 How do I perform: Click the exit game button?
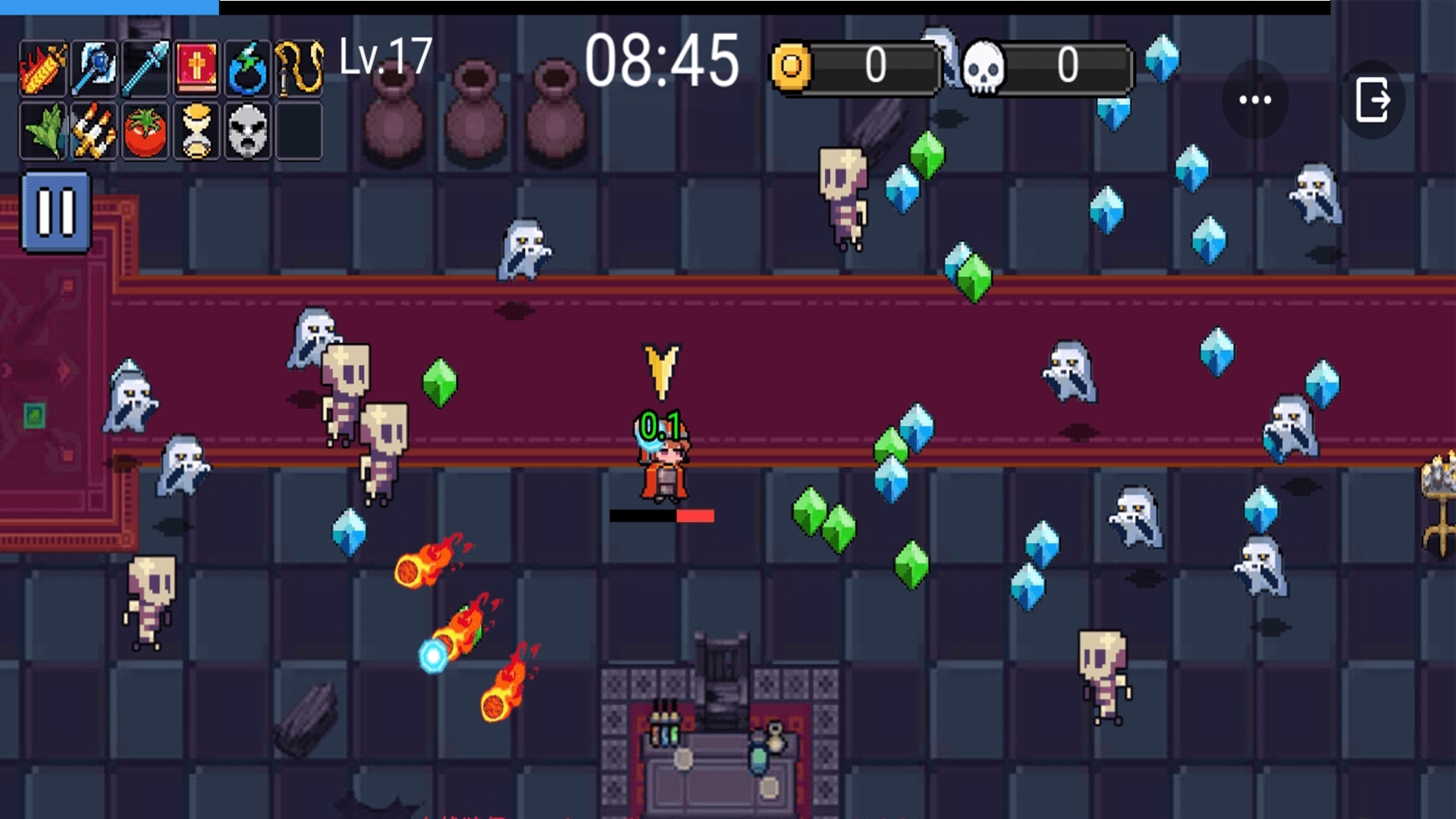coord(1373,100)
